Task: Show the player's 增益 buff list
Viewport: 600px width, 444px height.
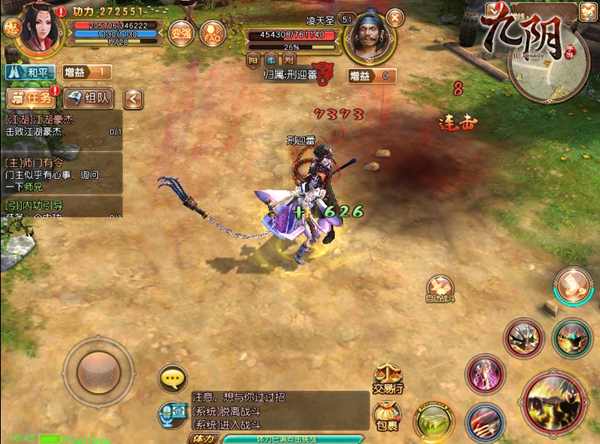Action: tap(86, 72)
